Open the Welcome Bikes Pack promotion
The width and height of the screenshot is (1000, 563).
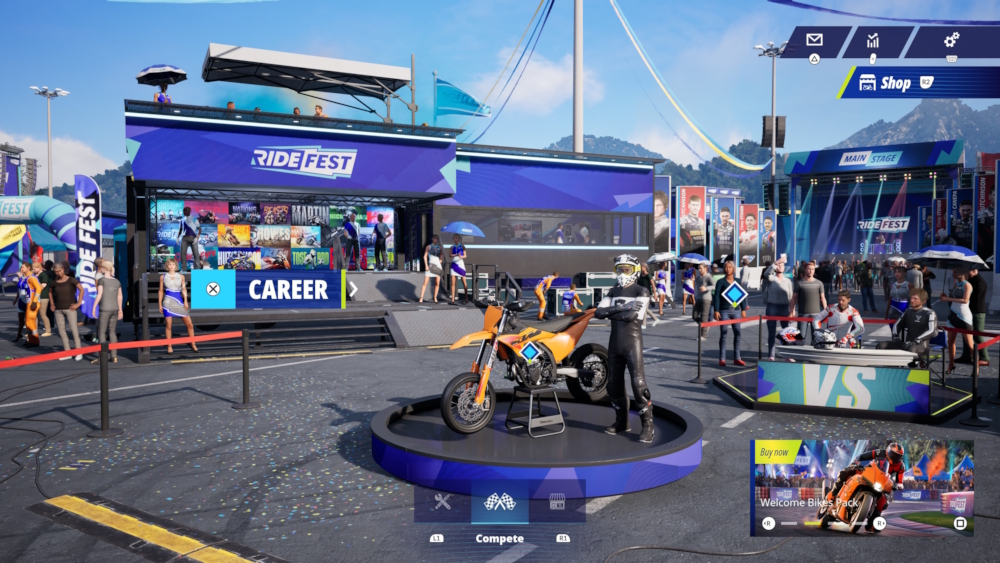861,486
